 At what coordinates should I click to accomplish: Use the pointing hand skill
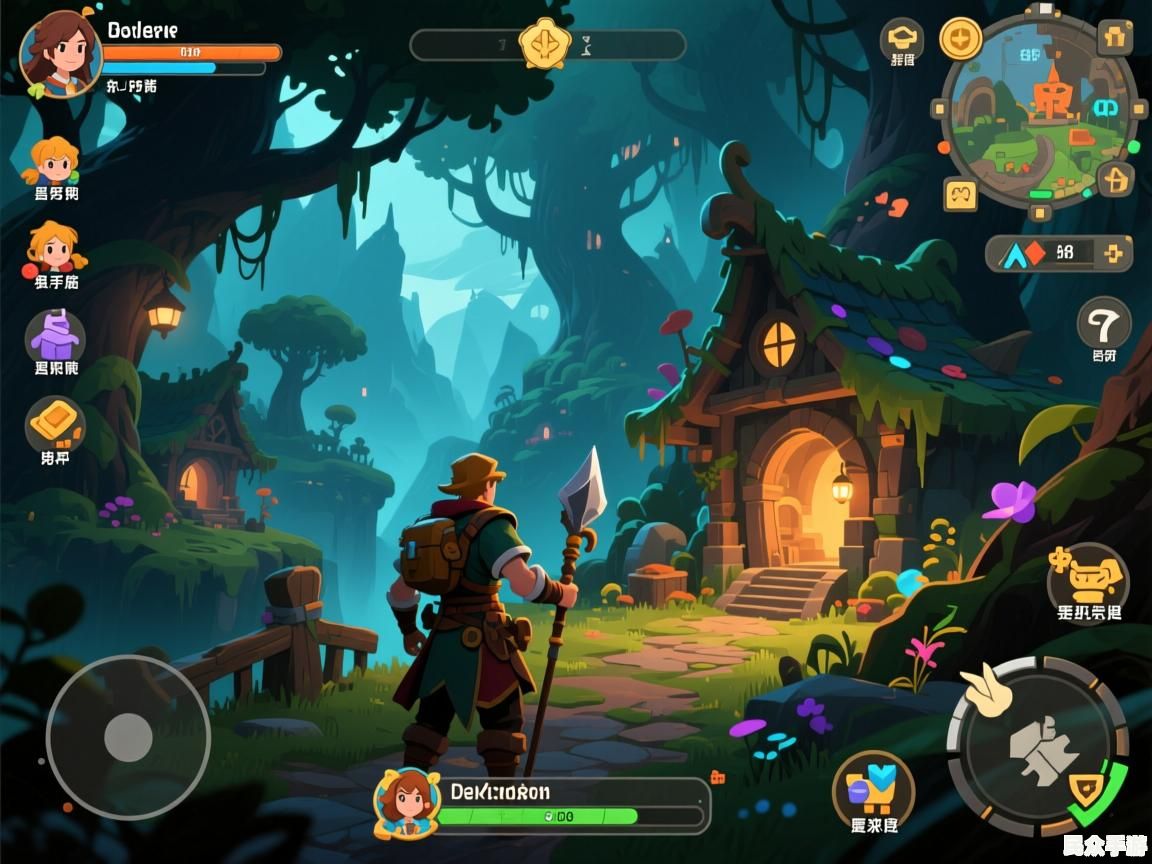tap(985, 692)
